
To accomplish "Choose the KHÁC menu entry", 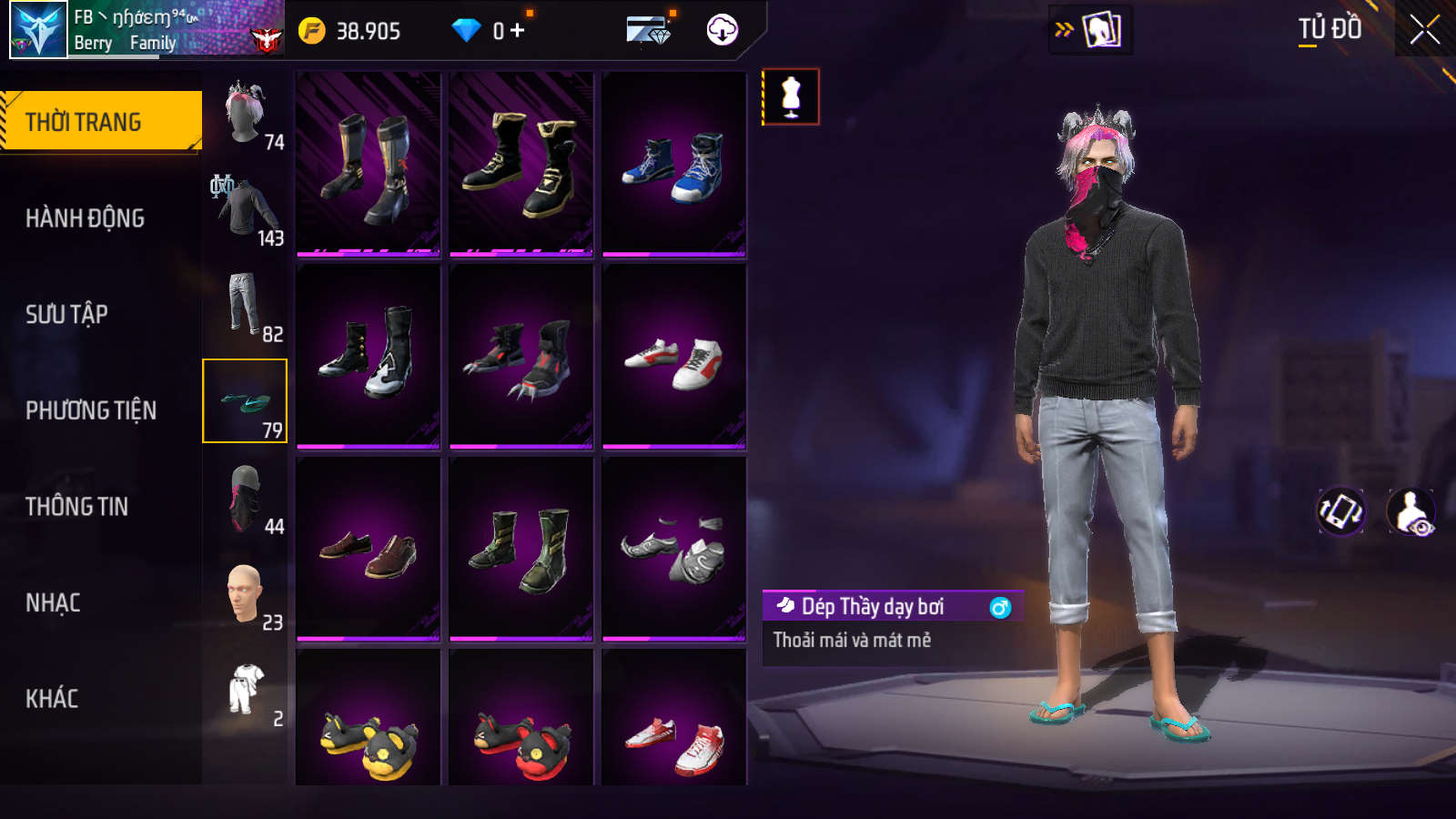I will [x=52, y=699].
